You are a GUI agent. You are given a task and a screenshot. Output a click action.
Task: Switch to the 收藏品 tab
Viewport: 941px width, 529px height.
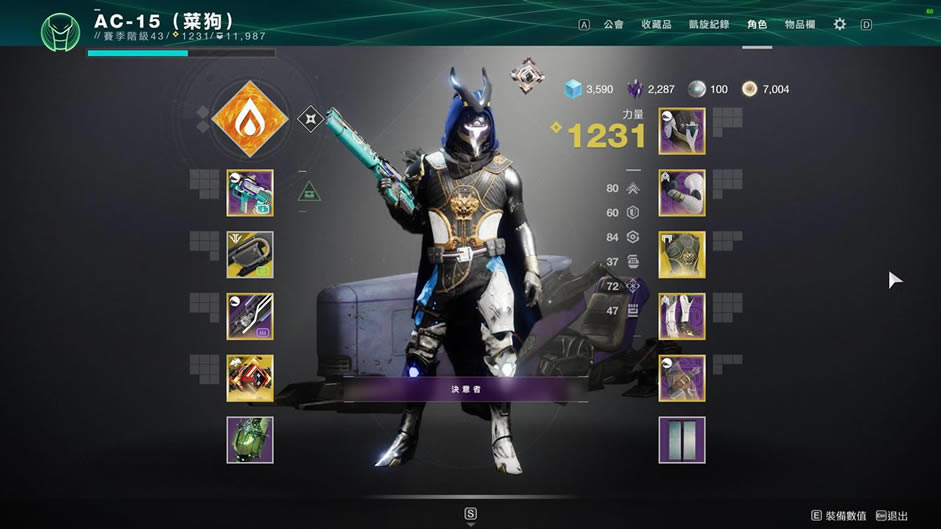(x=656, y=24)
